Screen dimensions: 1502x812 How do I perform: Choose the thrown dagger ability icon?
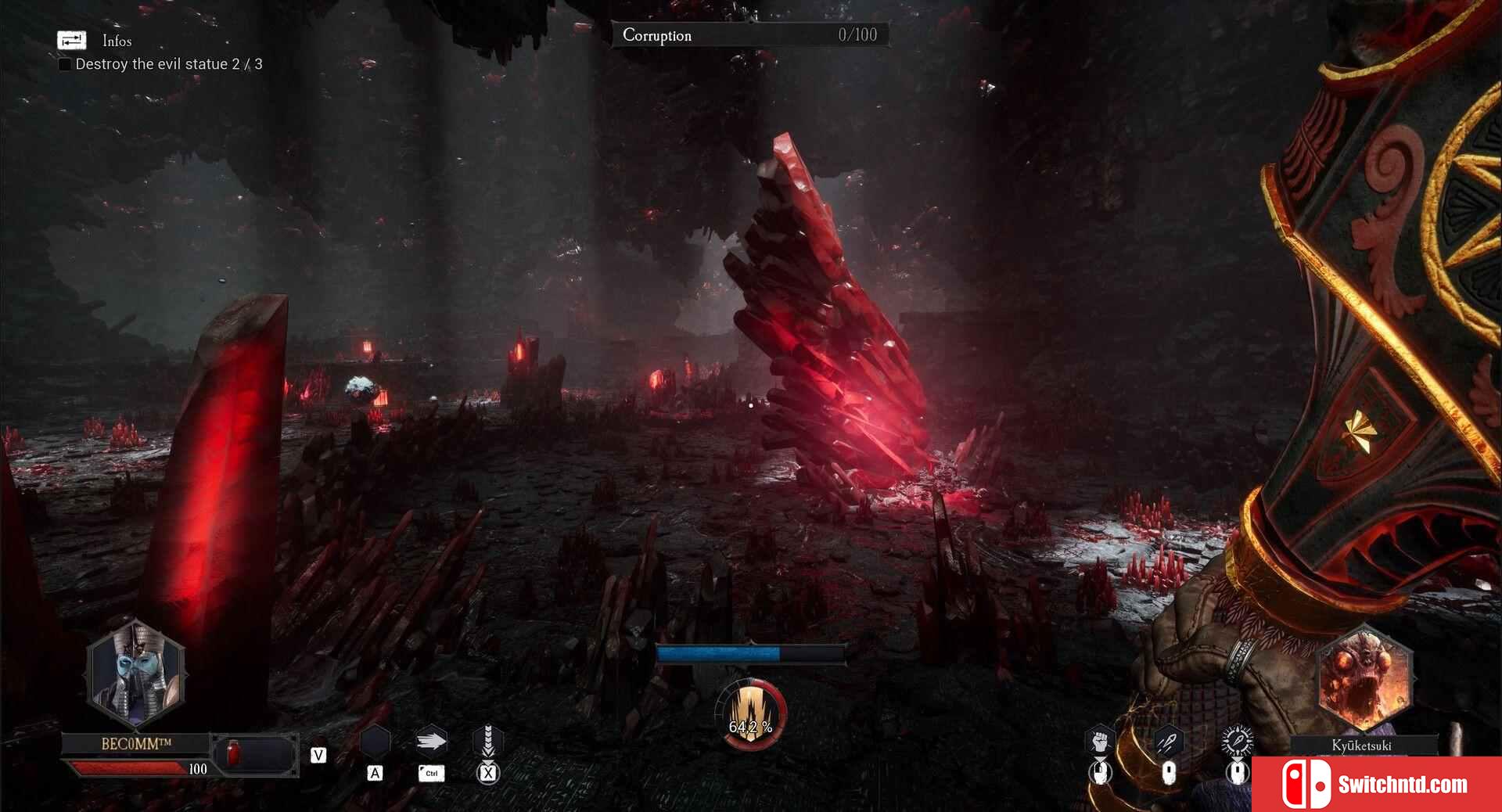point(1168,741)
